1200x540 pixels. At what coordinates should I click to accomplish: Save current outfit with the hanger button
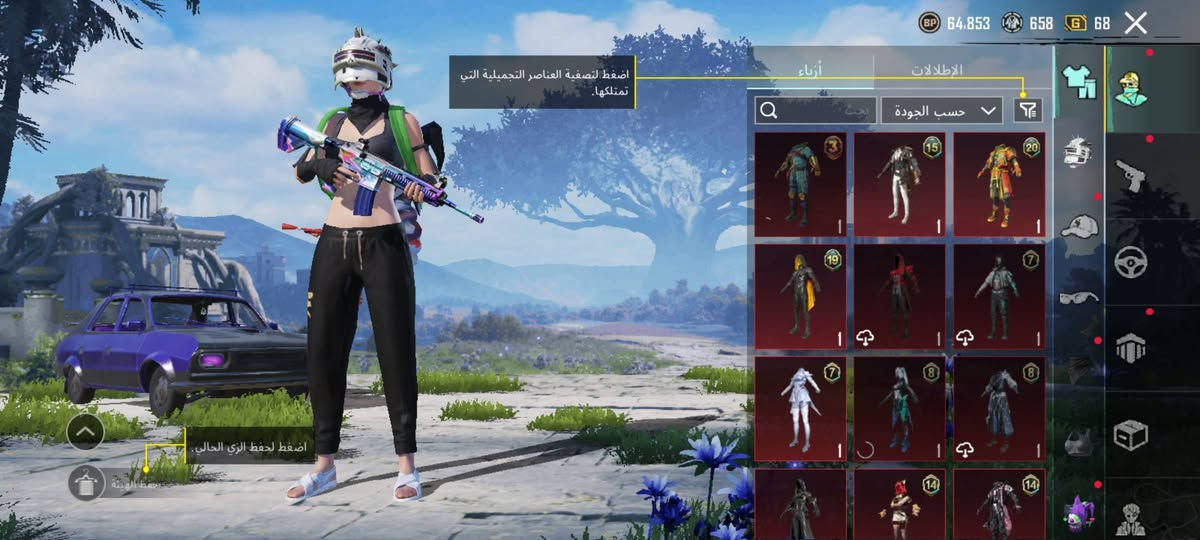click(87, 483)
